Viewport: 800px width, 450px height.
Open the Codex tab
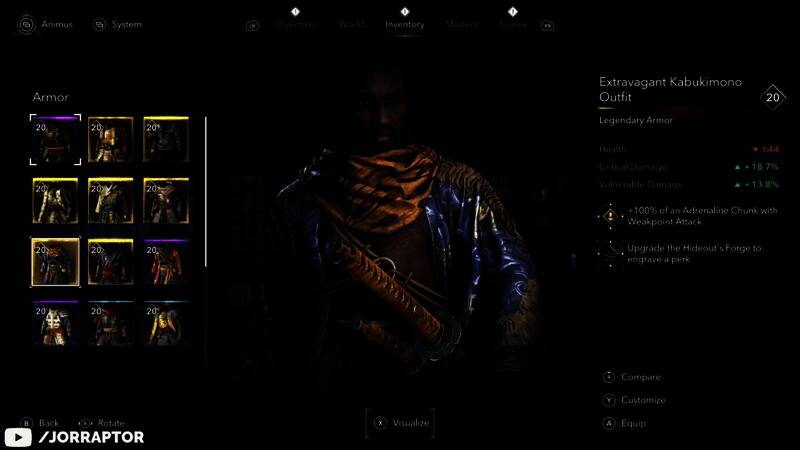pos(513,25)
